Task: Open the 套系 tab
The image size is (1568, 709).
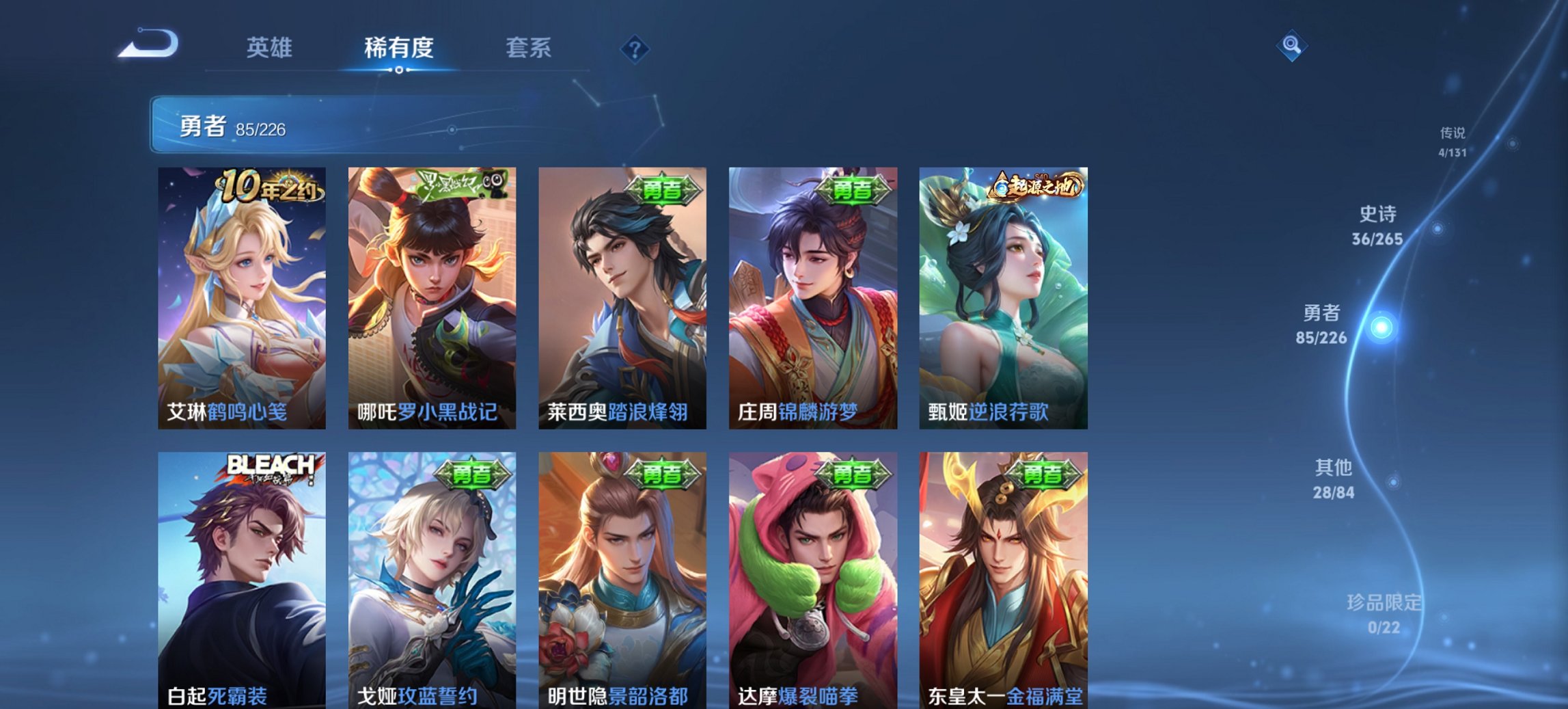Action: tap(529, 48)
